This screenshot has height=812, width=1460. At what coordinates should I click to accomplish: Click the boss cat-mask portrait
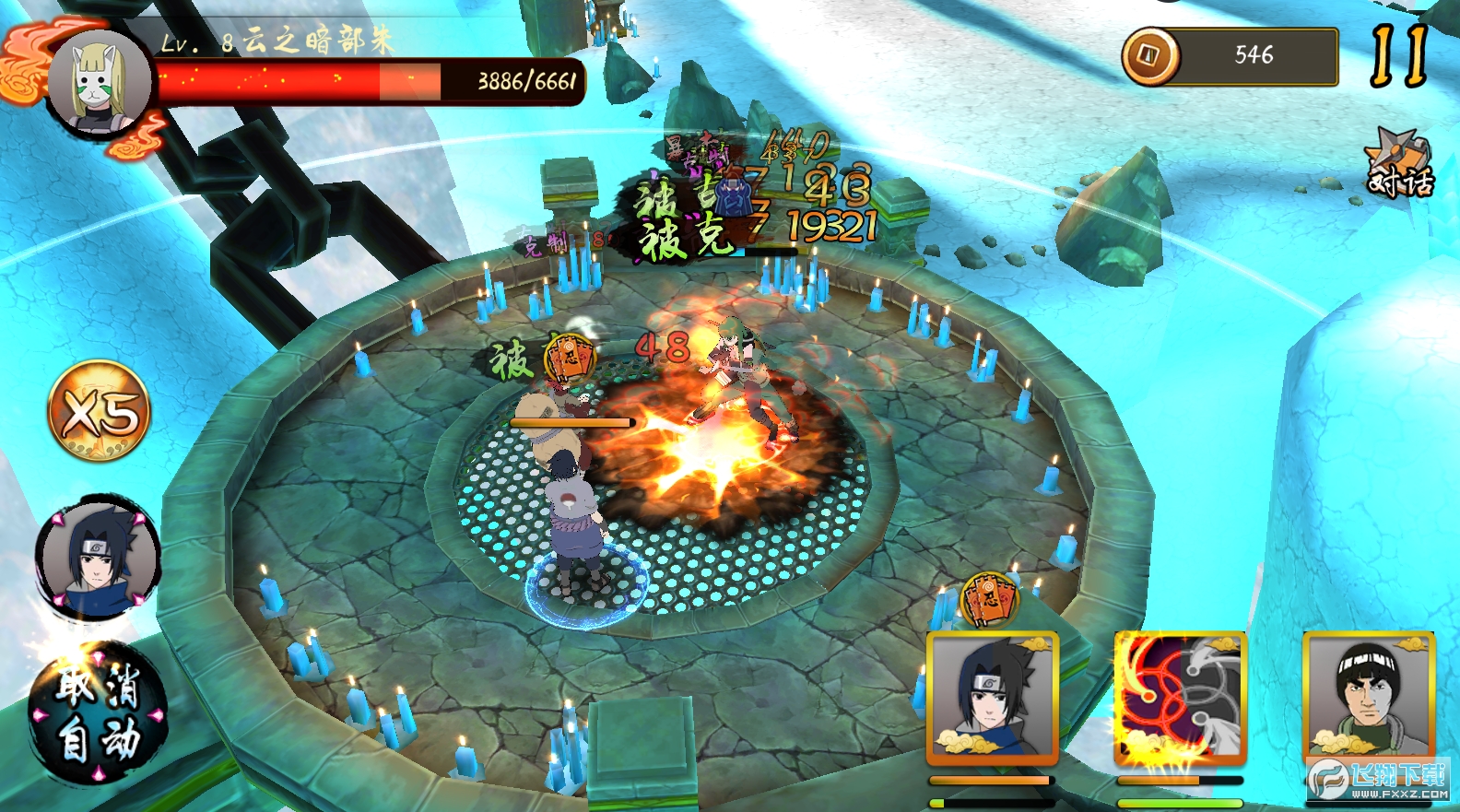(x=100, y=82)
